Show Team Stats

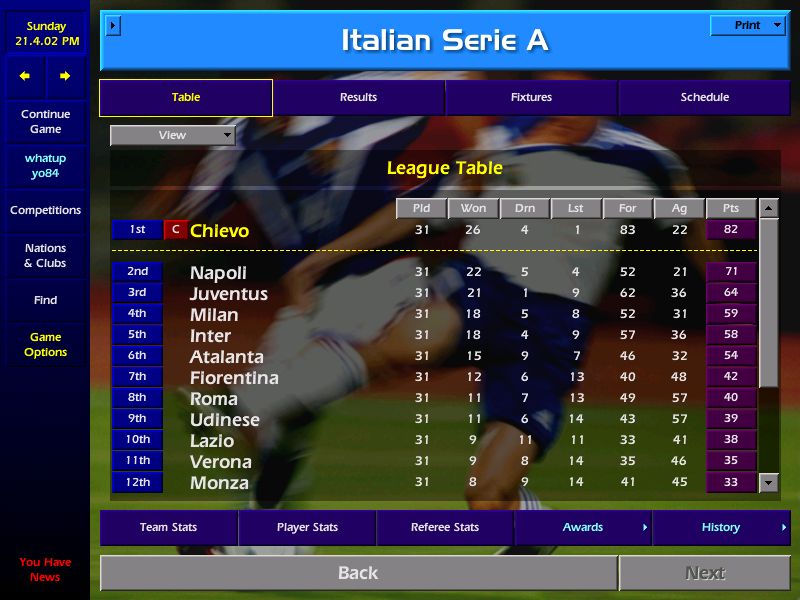[168, 527]
